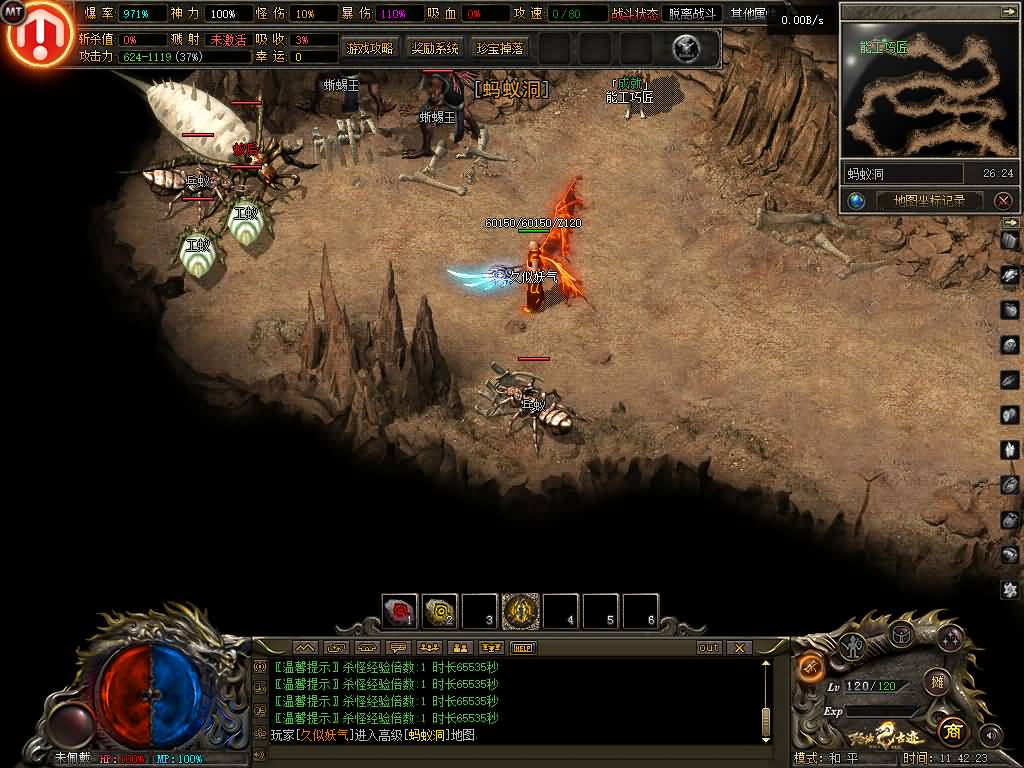Activate the golden emblem skill in the hotbar
The height and width of the screenshot is (768, 1024).
click(x=520, y=611)
